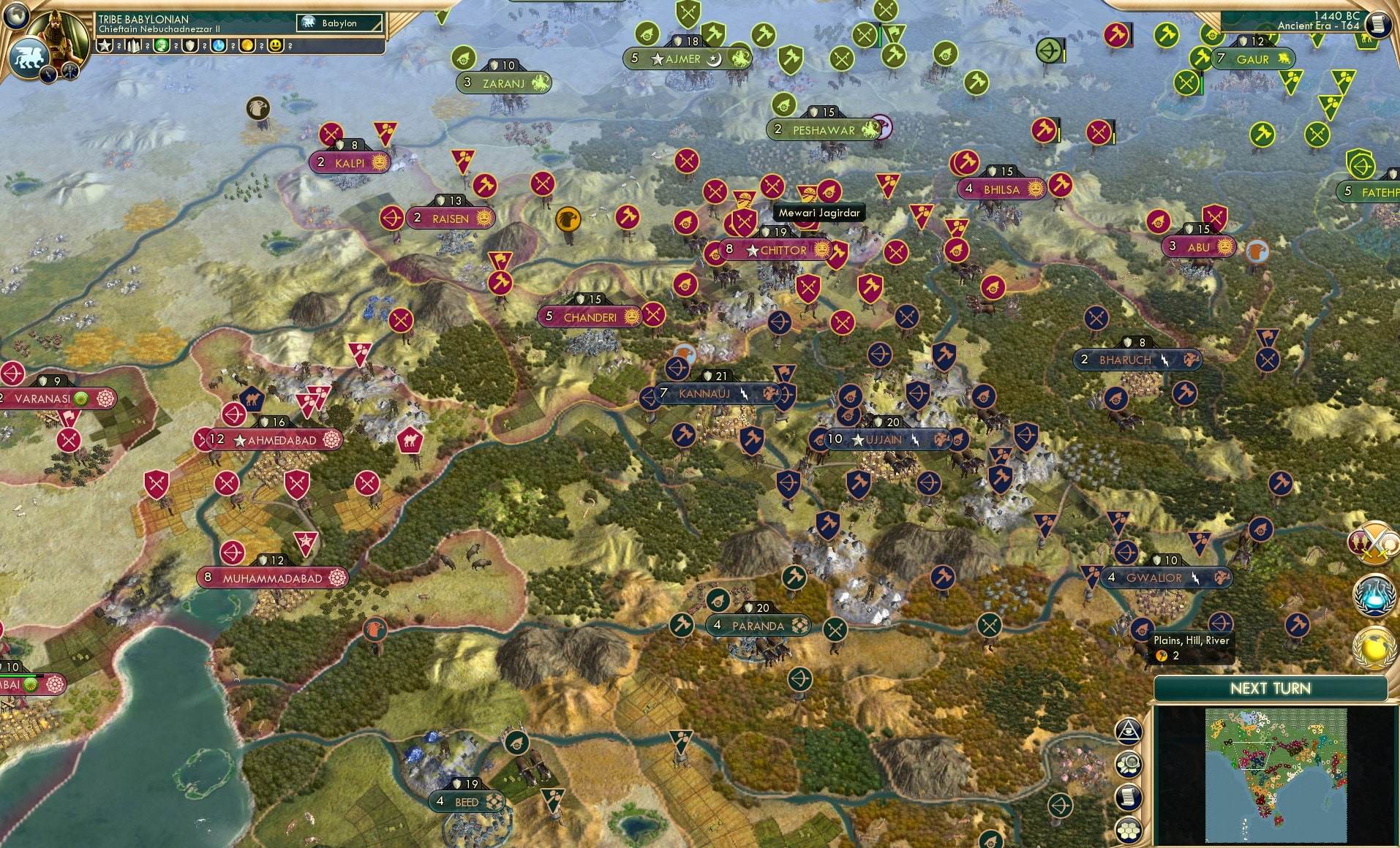Click the green culture face icon in the status bar
Screen dimensions: 1400x848
click(162, 45)
